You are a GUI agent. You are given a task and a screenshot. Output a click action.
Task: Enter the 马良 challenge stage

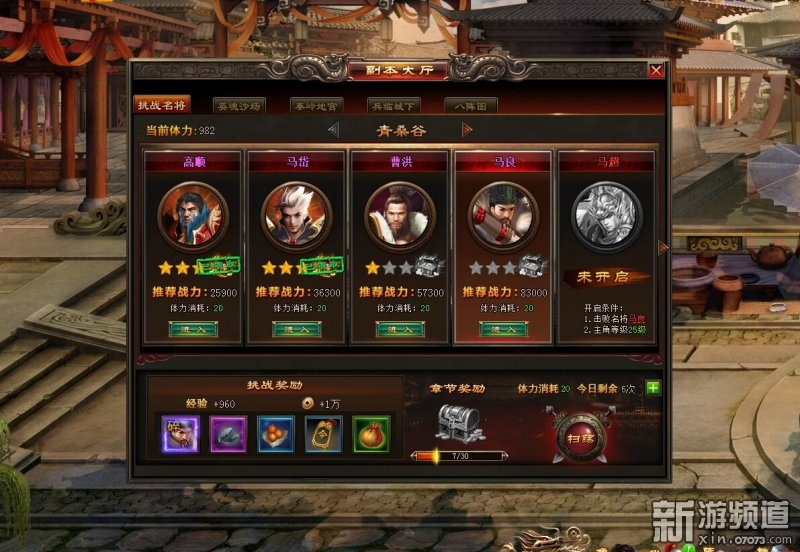[x=503, y=329]
